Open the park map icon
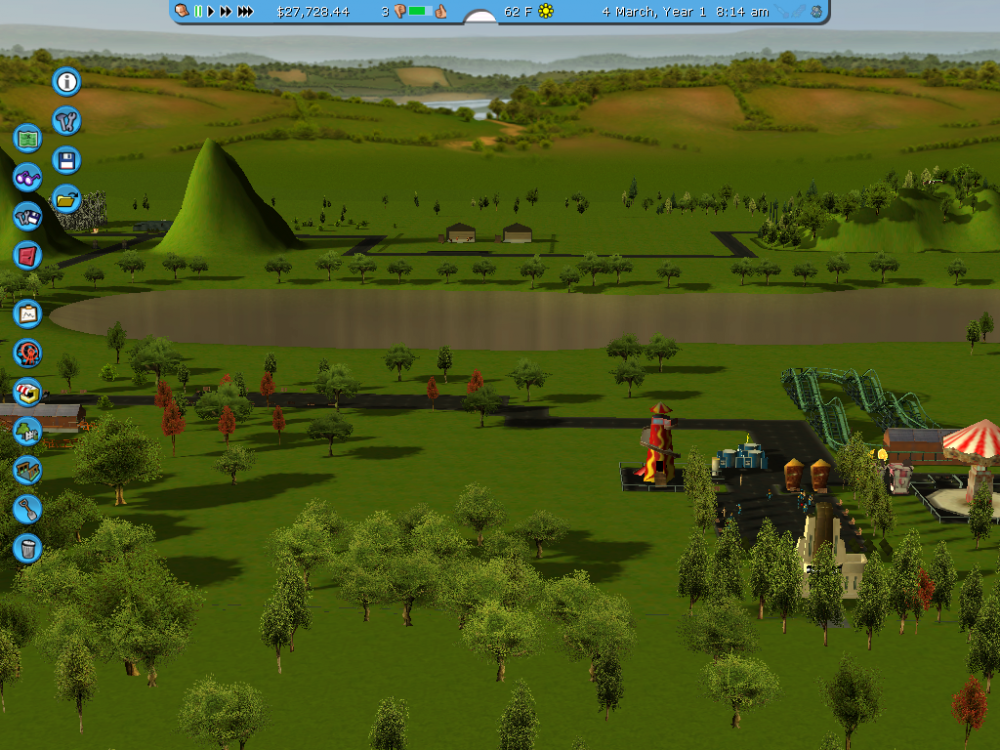The width and height of the screenshot is (1000, 750). (x=27, y=138)
